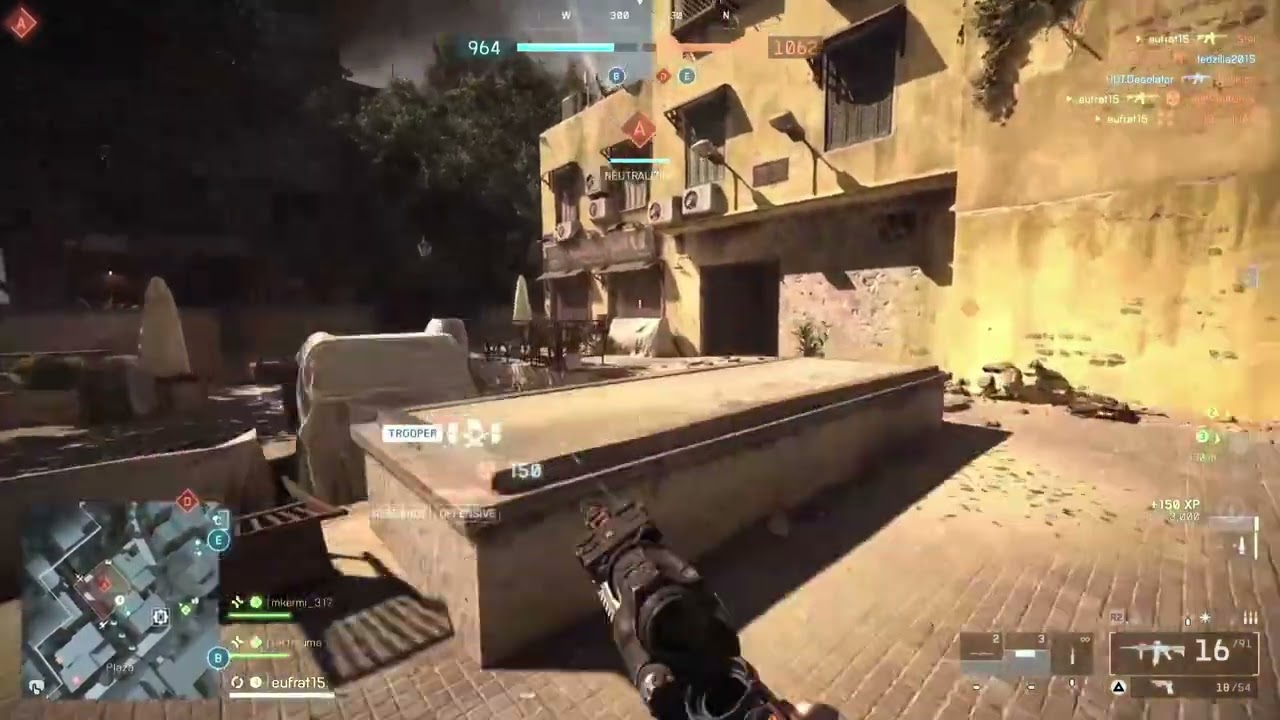
Task: Click objective E icon on top bar
Action: click(686, 76)
